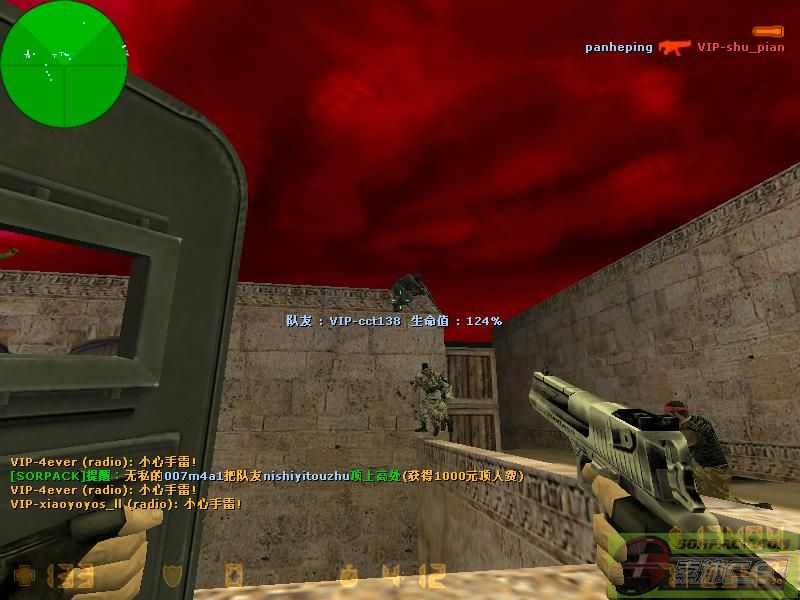Click the green circular radar

[x=64, y=64]
